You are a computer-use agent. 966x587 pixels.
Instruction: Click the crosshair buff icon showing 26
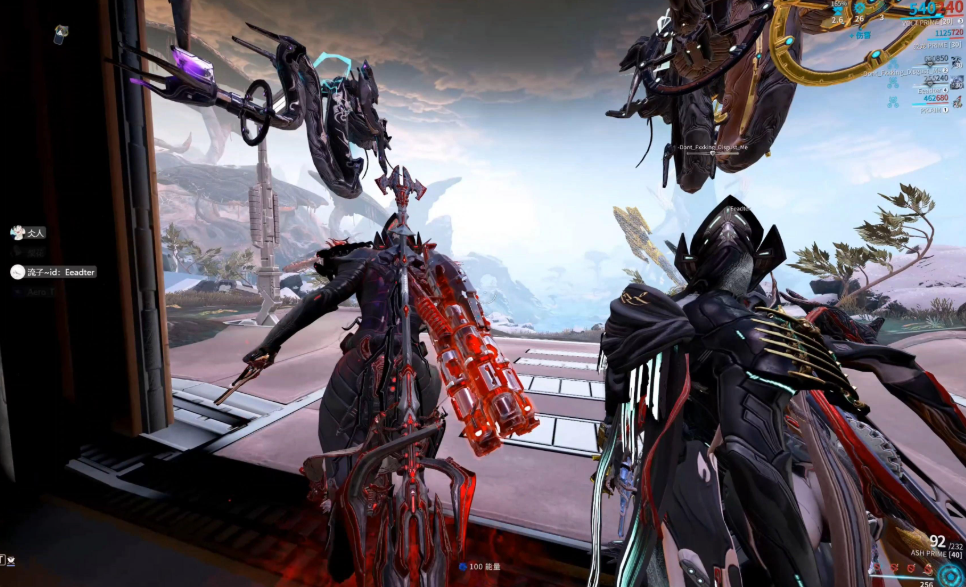point(859,8)
